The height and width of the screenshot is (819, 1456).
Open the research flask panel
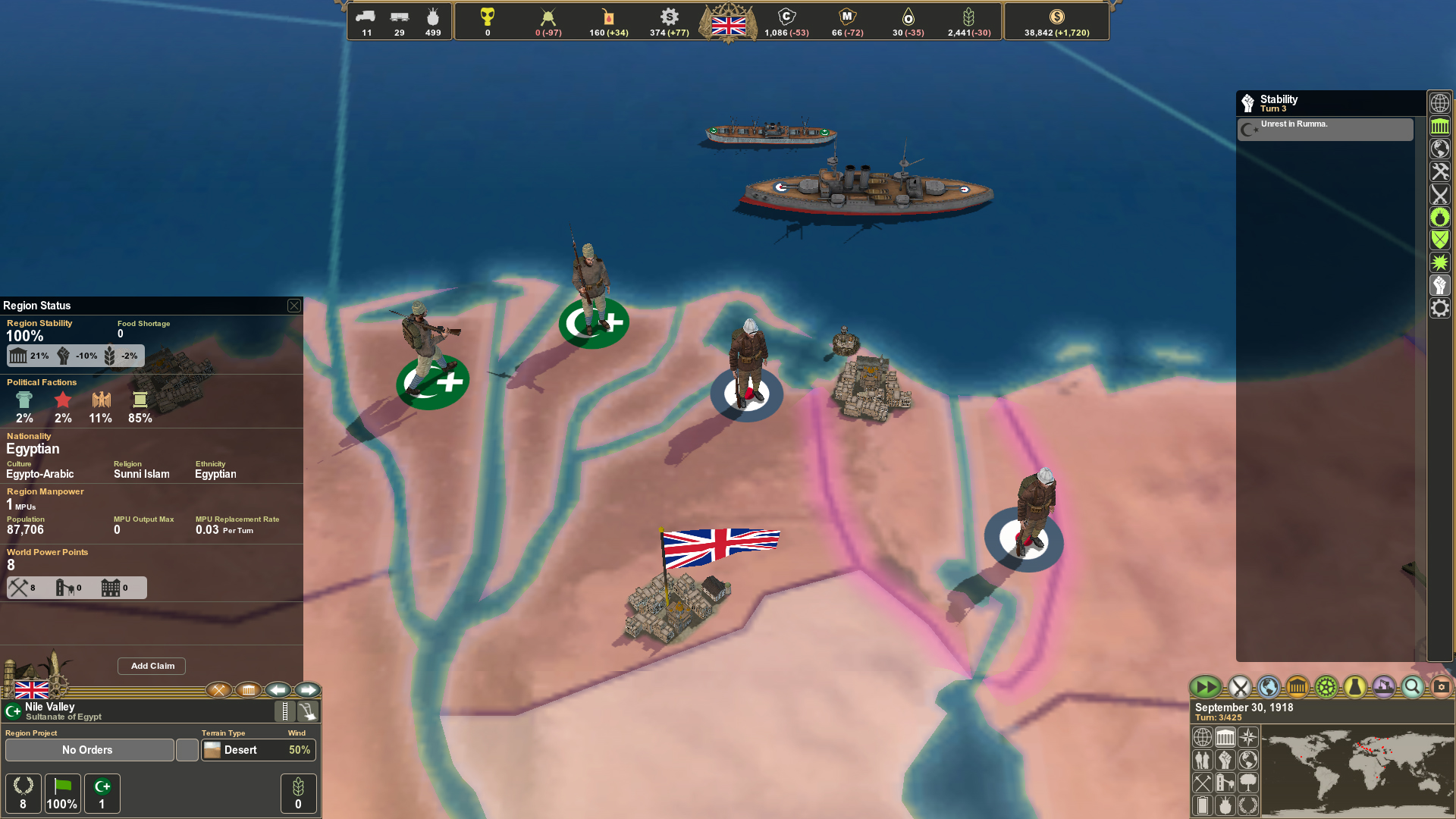[1354, 687]
